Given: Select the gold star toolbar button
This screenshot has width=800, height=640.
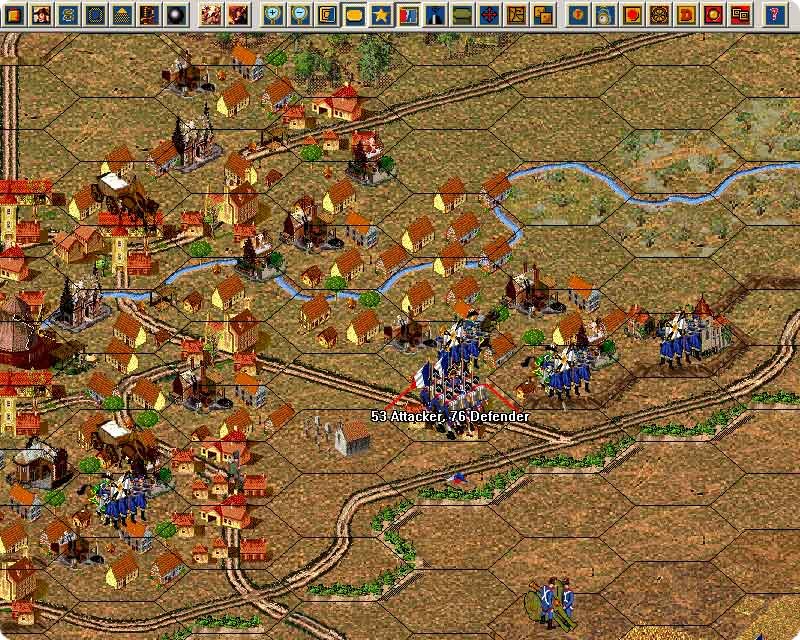Looking at the screenshot, I should tap(381, 14).
